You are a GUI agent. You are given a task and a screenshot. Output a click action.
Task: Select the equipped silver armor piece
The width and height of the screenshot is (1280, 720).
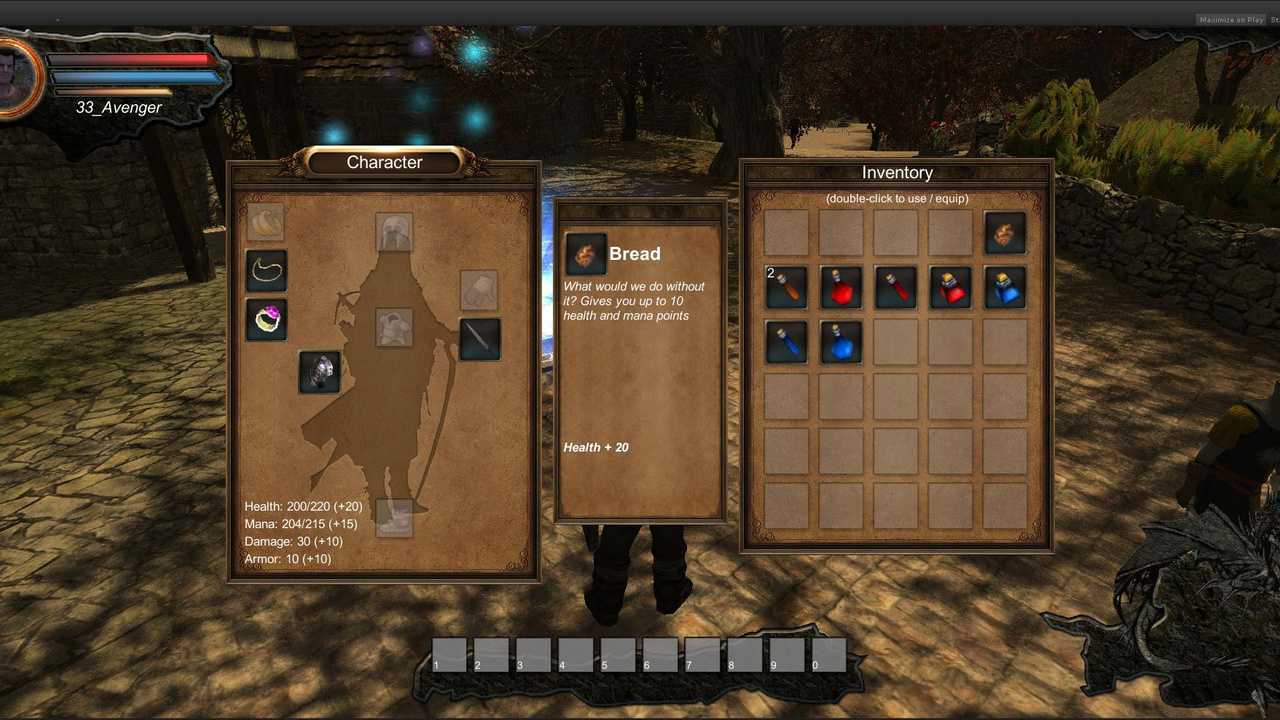[x=320, y=371]
